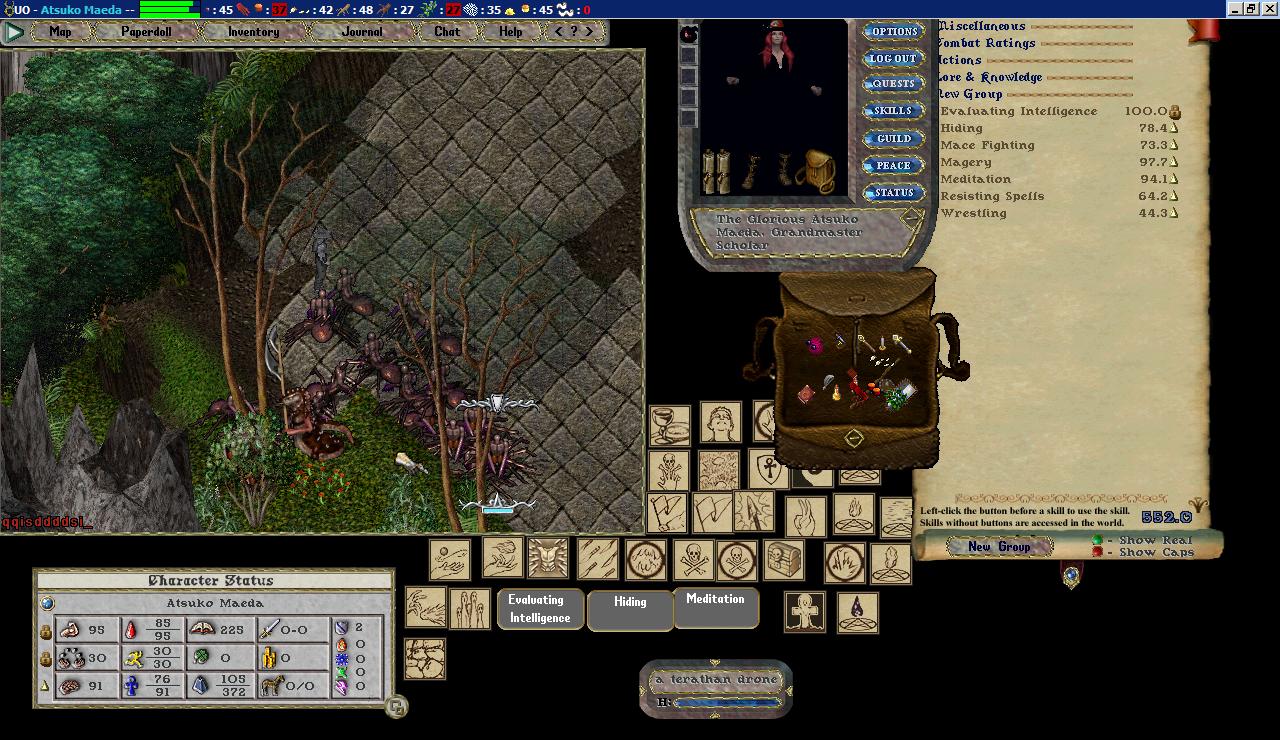The height and width of the screenshot is (740, 1280).
Task: Expand the Combat Ratings skill group
Action: (x=988, y=43)
